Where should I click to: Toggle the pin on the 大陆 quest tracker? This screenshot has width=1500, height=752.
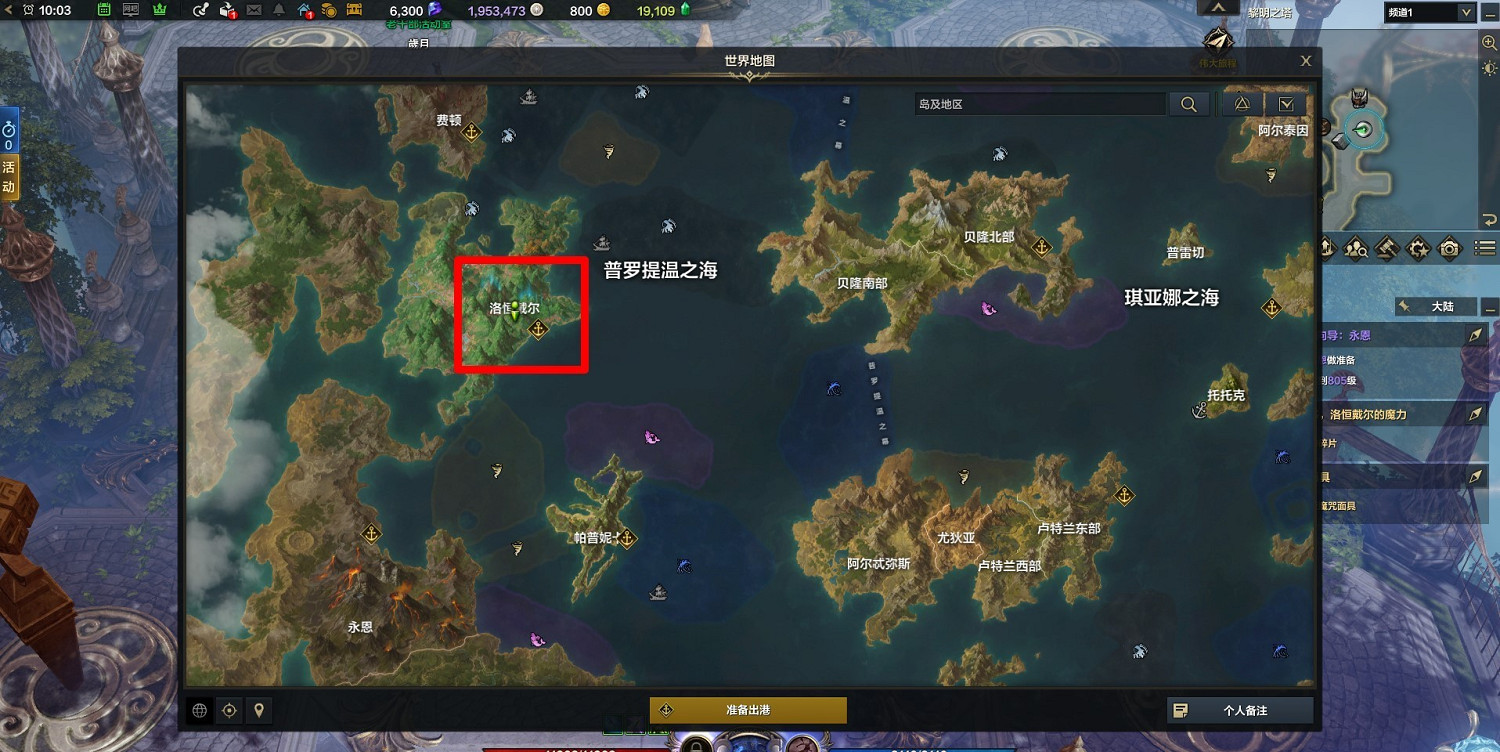tap(1406, 306)
